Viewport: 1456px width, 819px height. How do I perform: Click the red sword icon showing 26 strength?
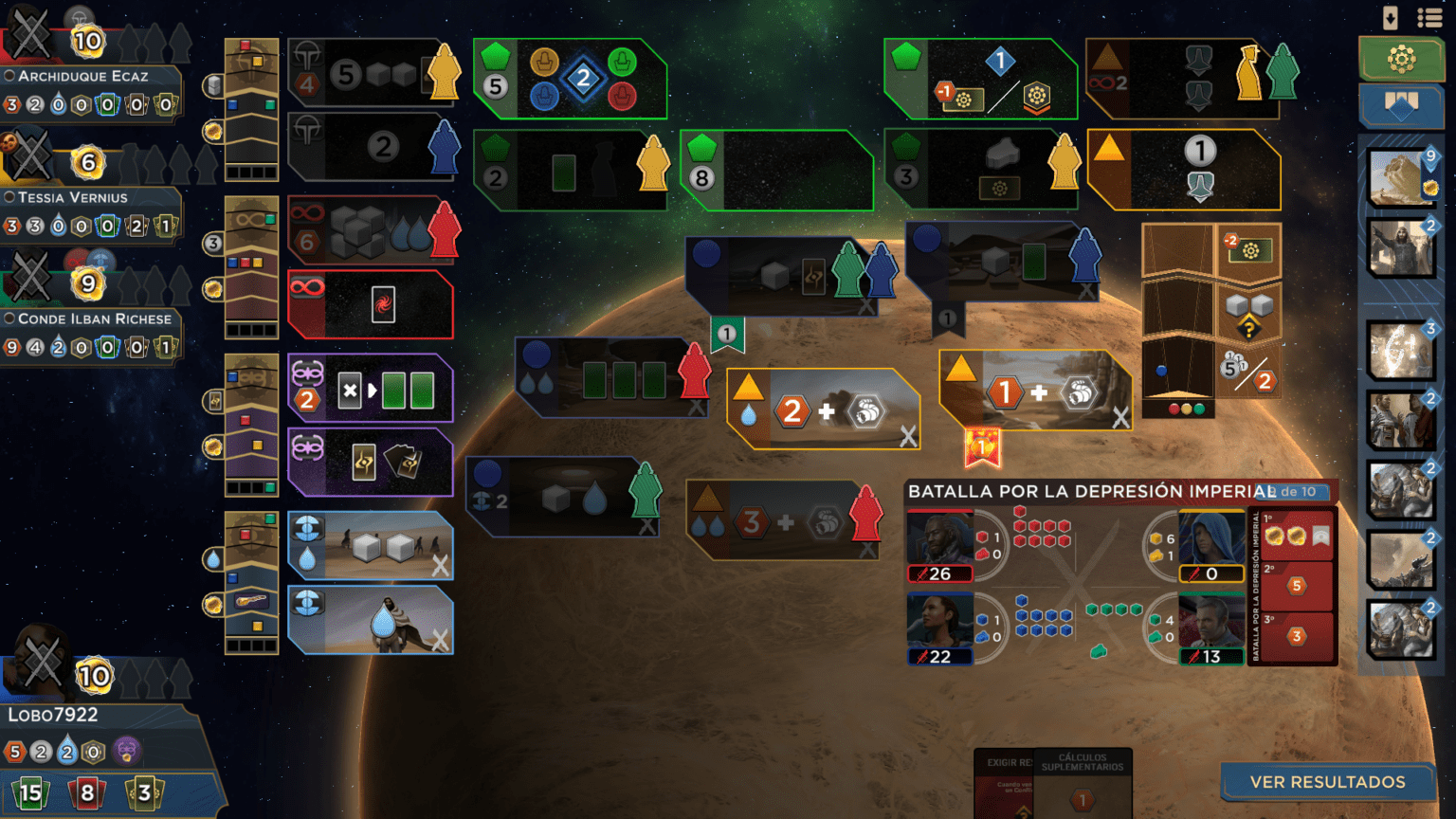(x=938, y=573)
